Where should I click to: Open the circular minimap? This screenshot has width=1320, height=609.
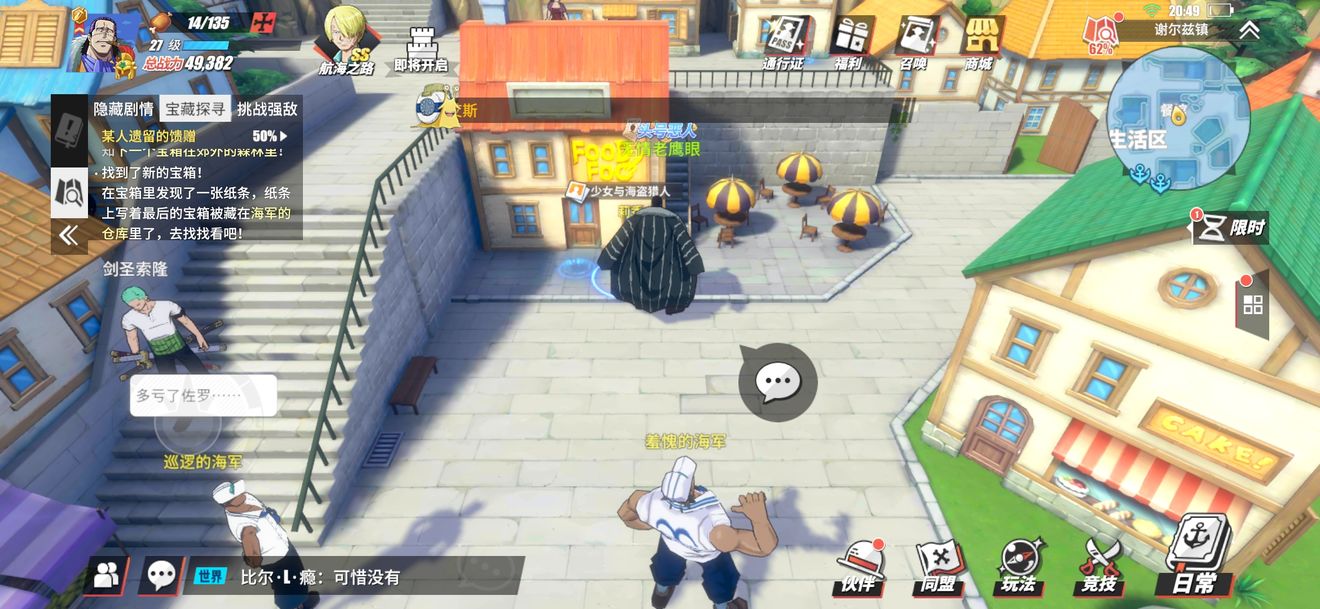1178,118
